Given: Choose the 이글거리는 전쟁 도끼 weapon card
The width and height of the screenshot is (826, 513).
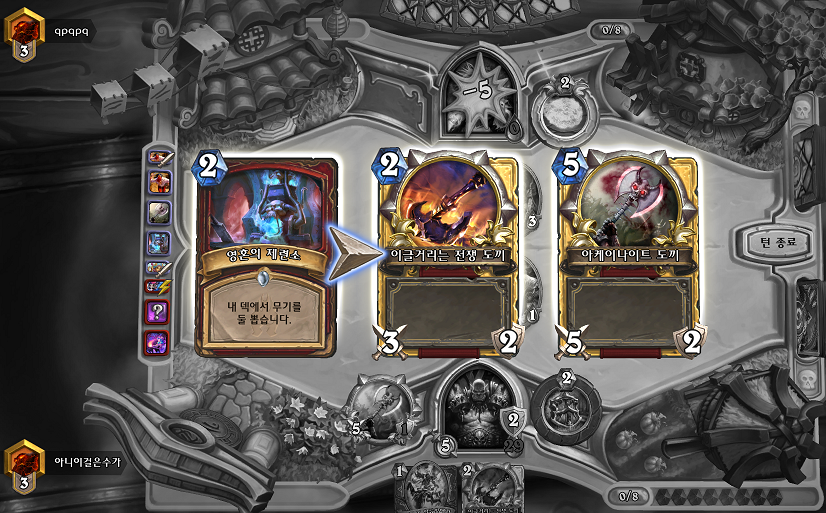Looking at the screenshot, I should 449,256.
